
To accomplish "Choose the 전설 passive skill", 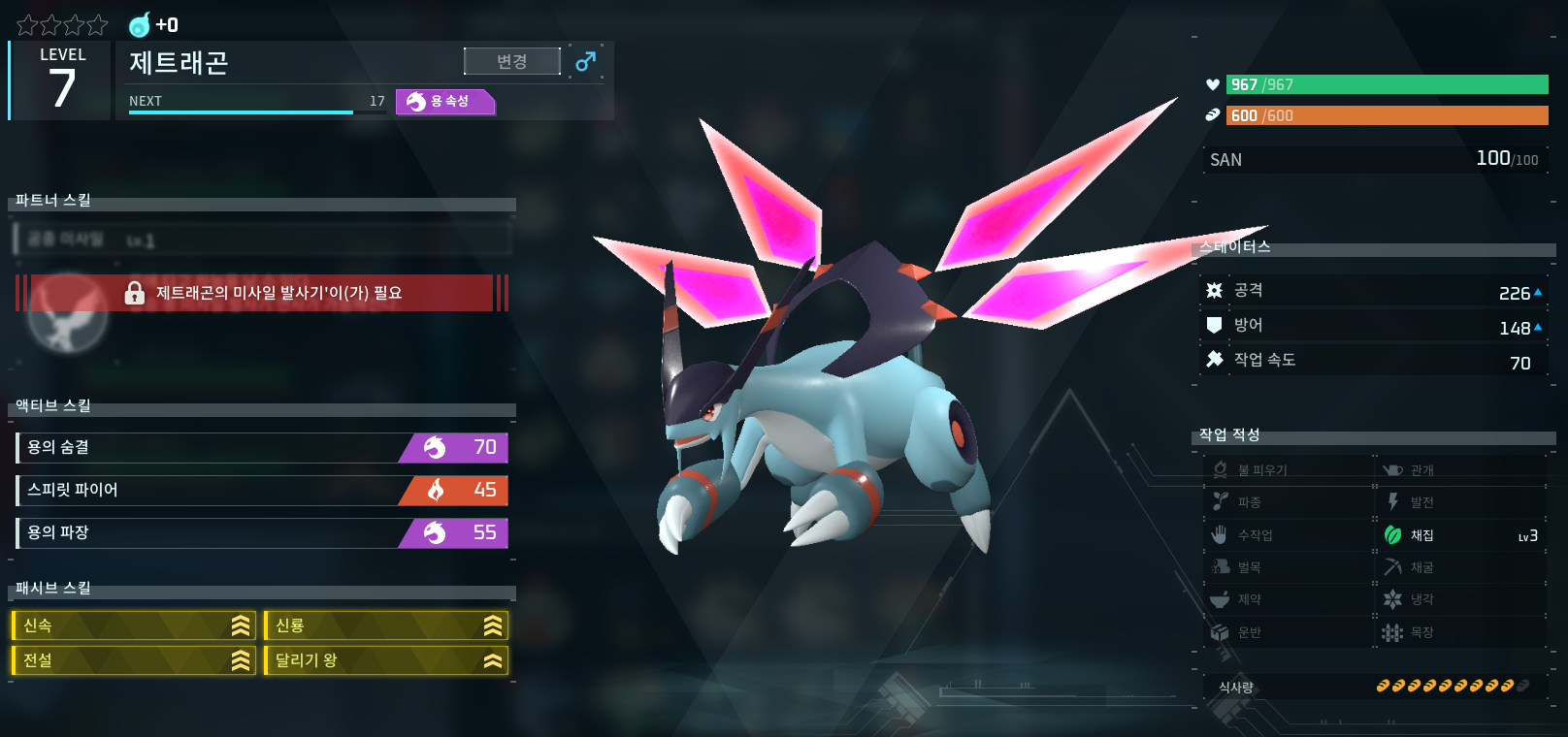I will coord(134,660).
